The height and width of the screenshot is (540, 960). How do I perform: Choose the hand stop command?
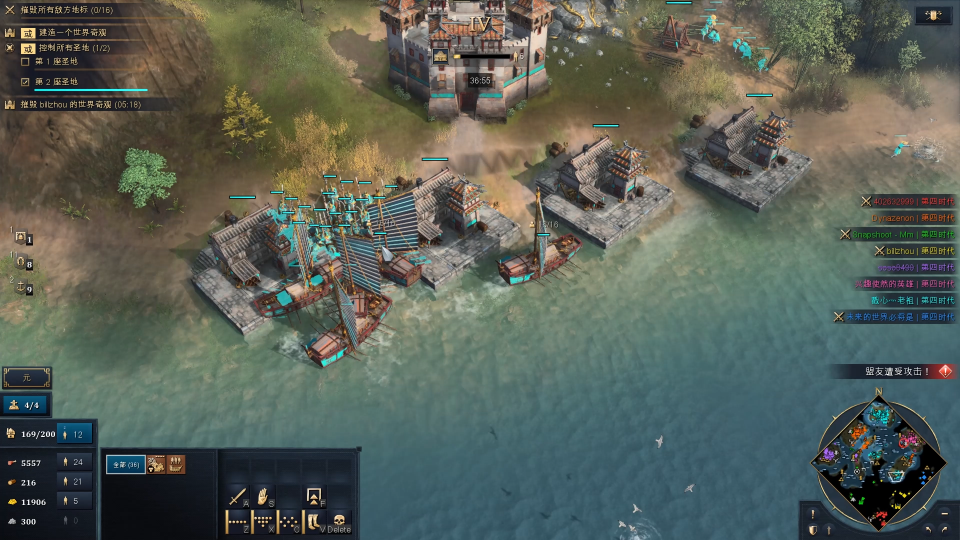coord(263,496)
